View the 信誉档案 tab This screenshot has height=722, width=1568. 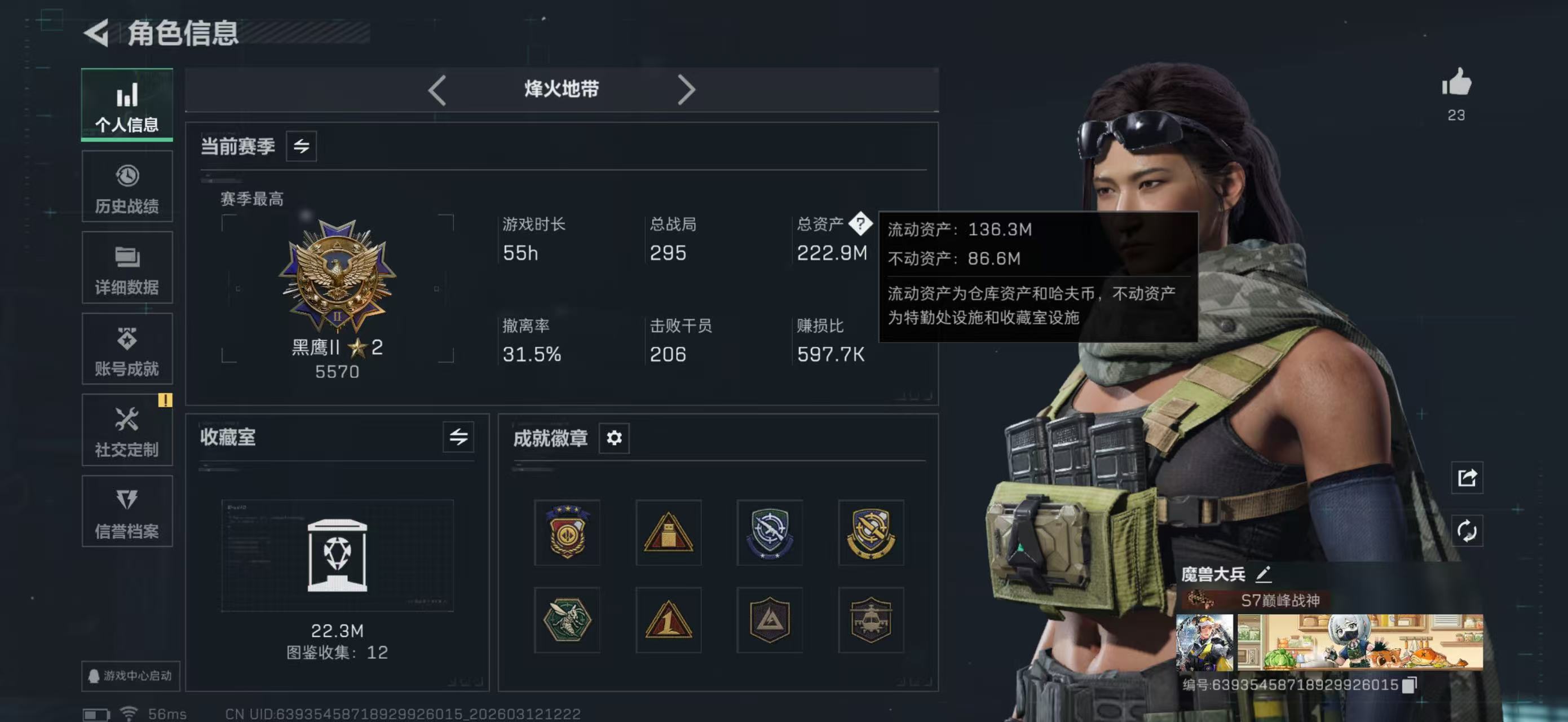pos(127,512)
